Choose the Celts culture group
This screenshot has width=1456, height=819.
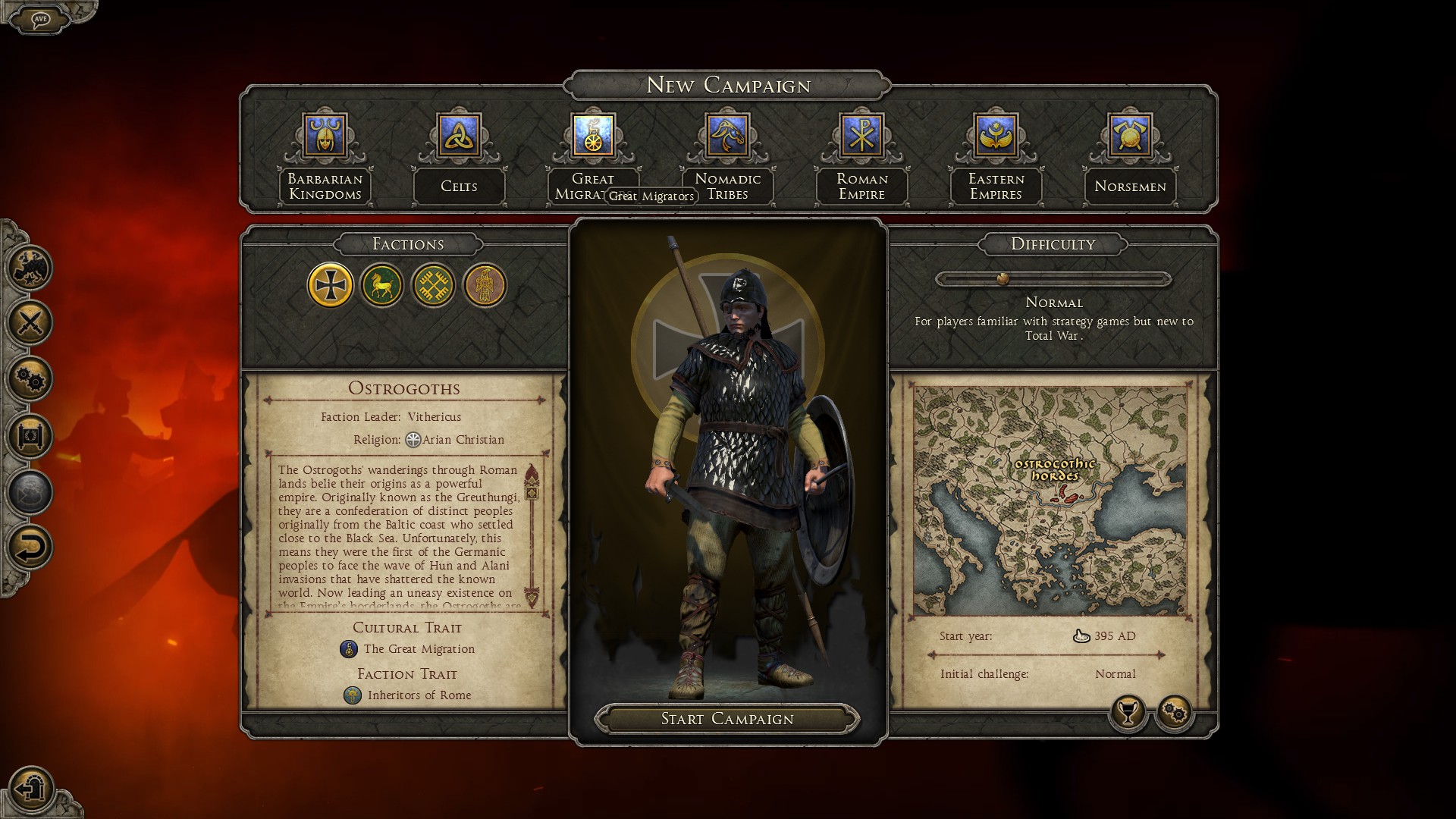click(x=459, y=136)
